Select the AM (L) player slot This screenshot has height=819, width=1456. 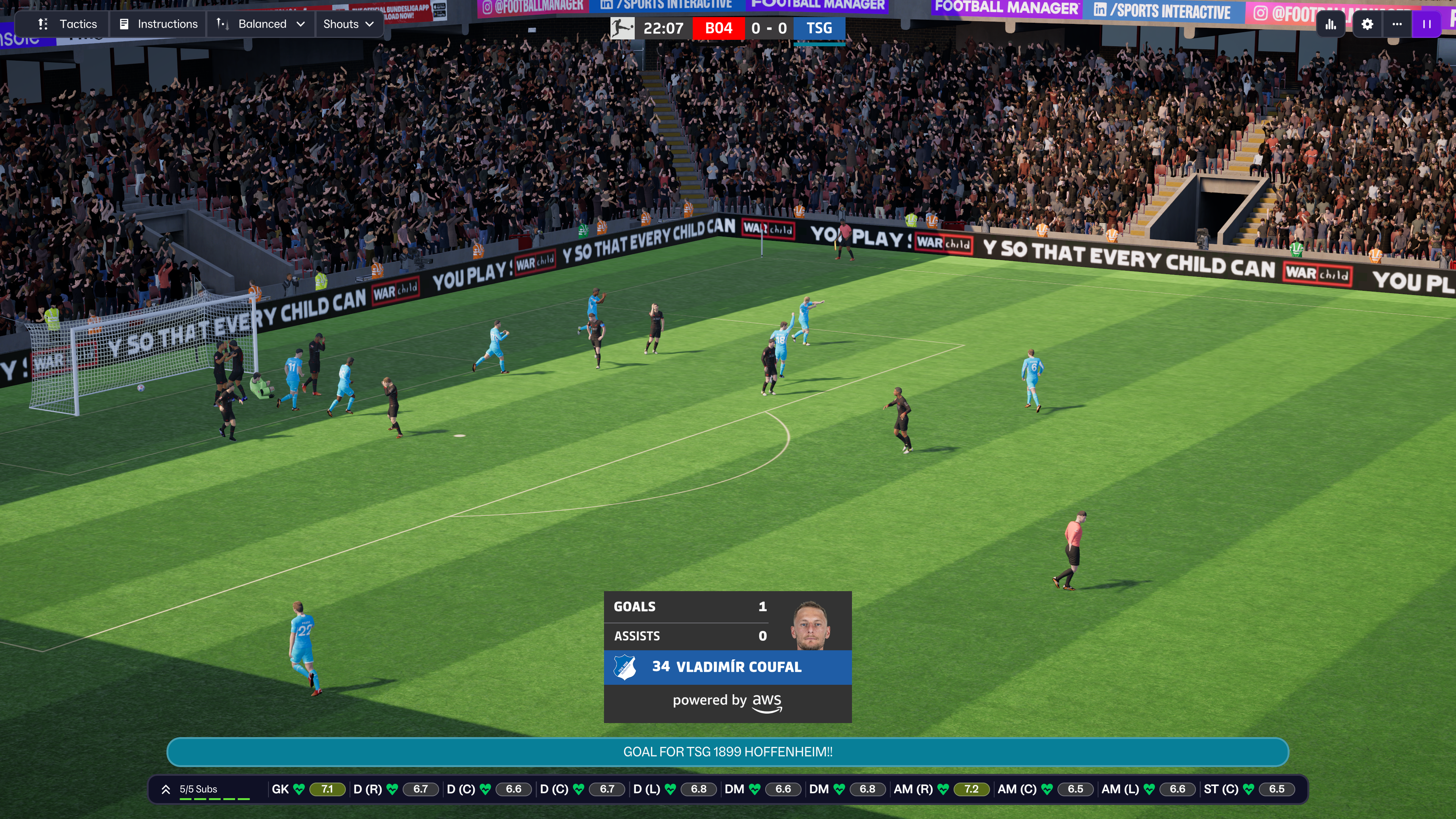click(x=1148, y=789)
